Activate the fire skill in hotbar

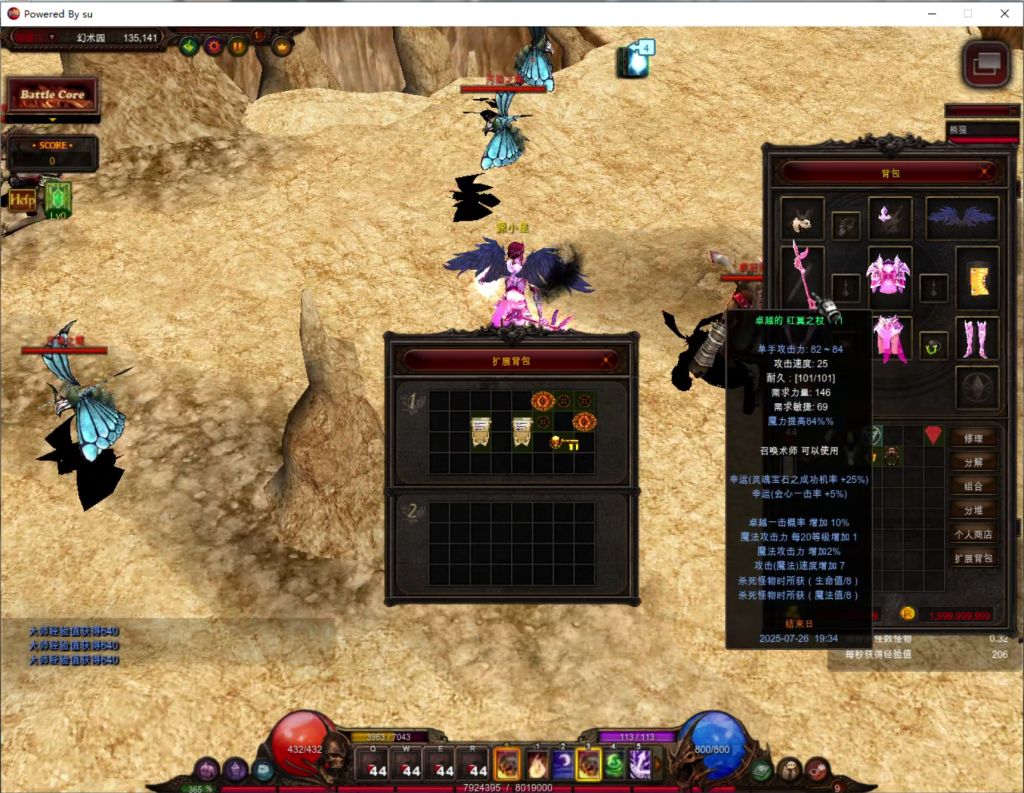click(x=536, y=765)
